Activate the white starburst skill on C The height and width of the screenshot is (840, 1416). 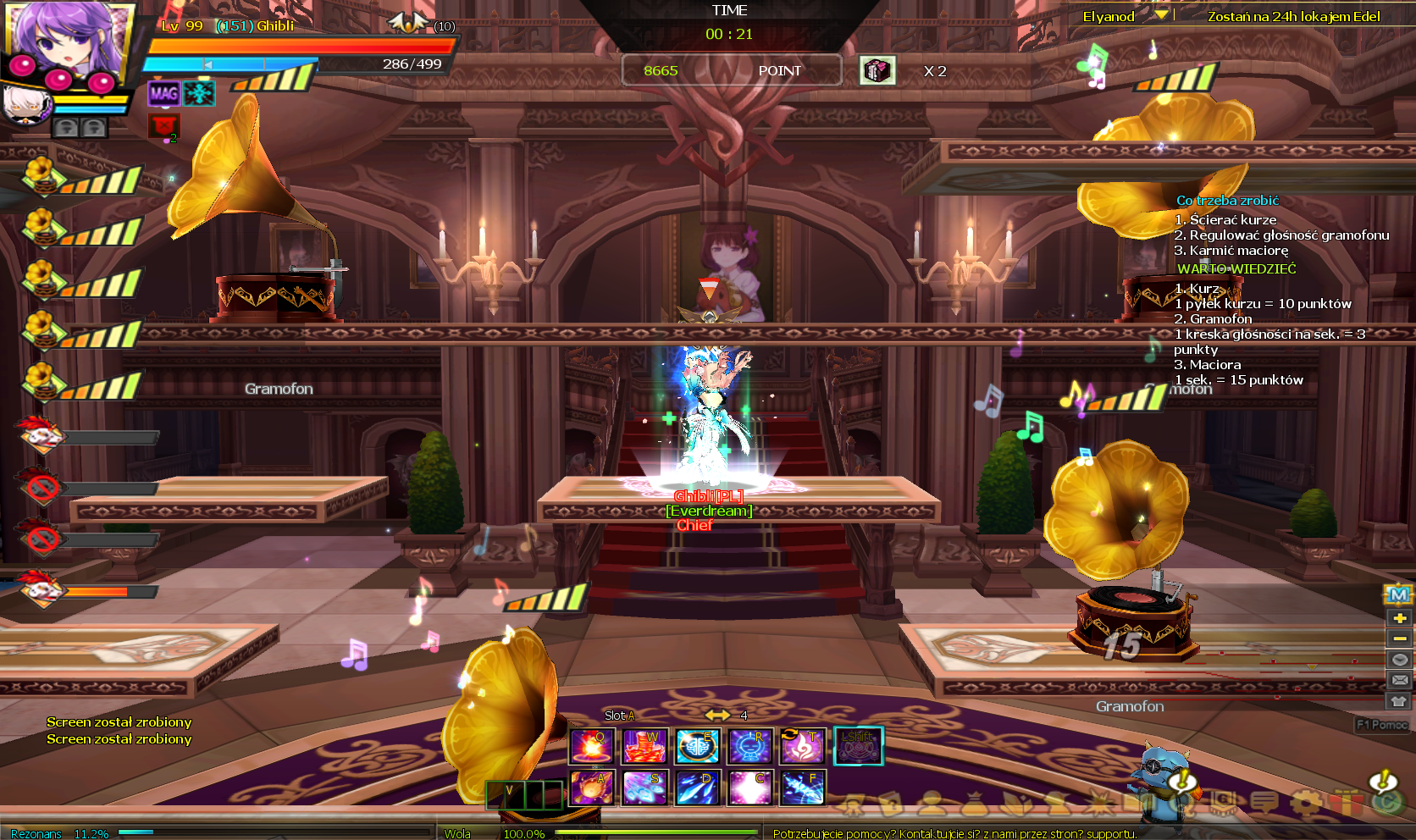[750, 787]
